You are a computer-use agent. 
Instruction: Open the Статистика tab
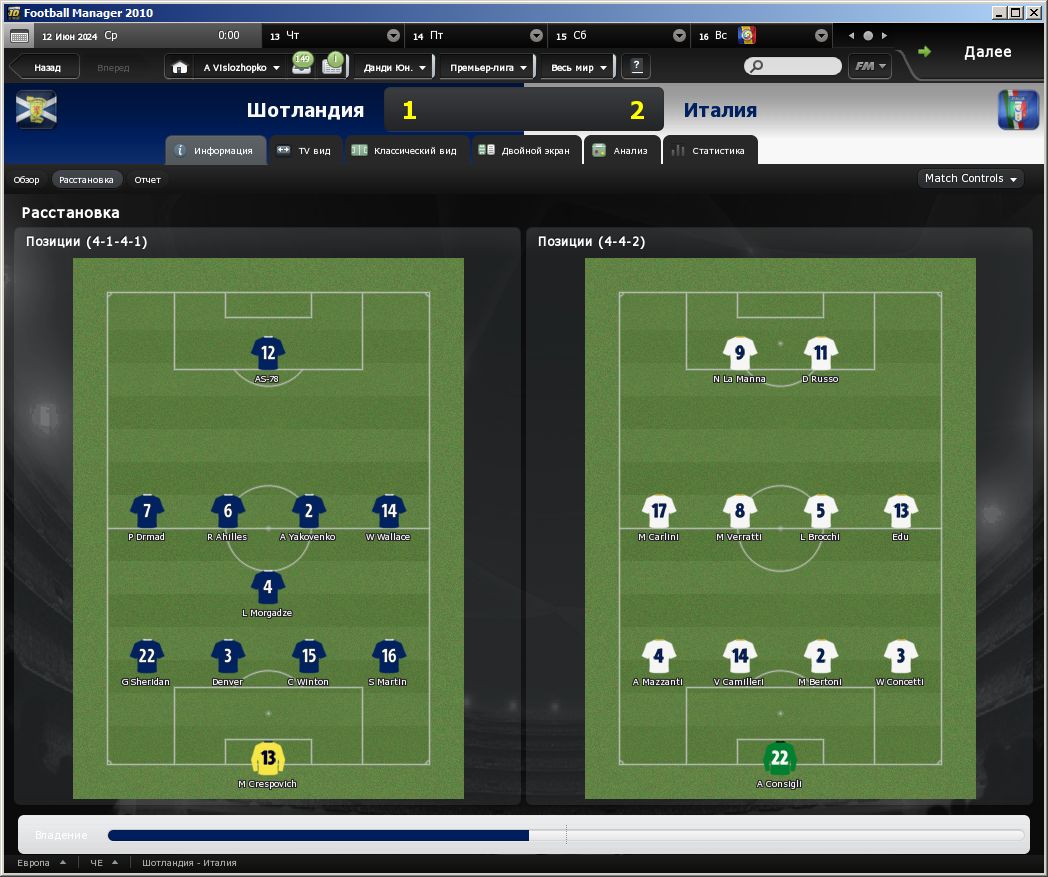pyautogui.click(x=708, y=151)
